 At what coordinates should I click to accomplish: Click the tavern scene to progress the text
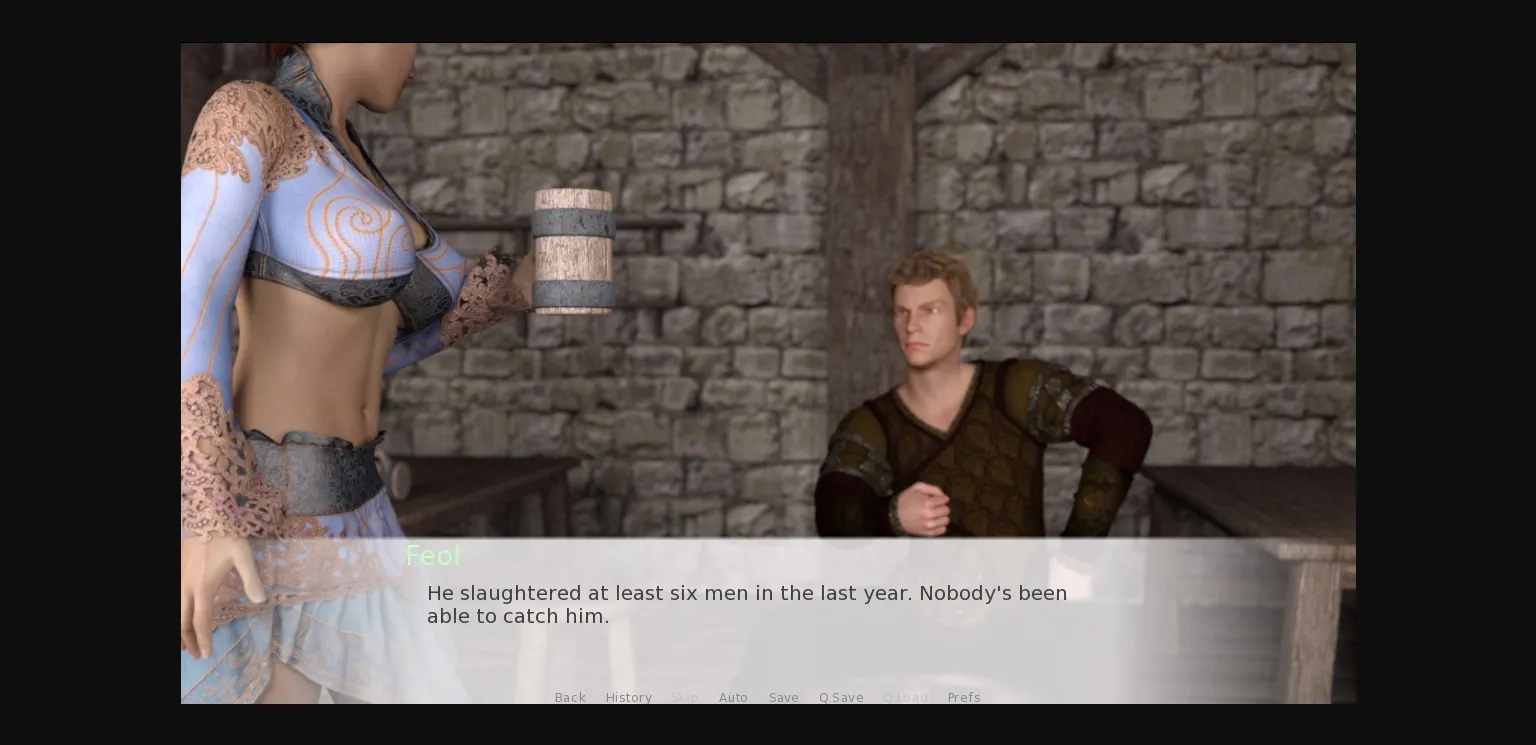pos(768,300)
